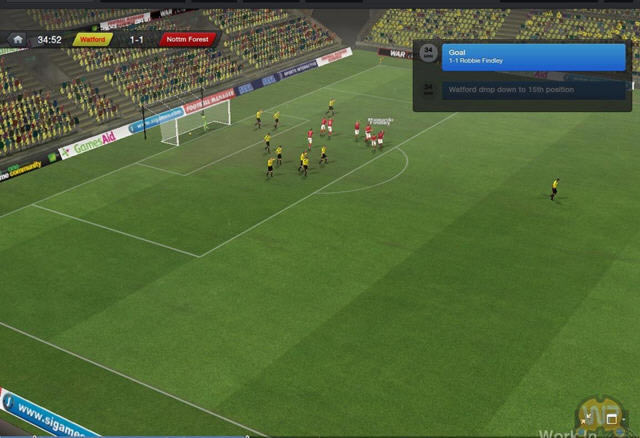Screen dimensions: 640x438
Task: Click the shrink arrows icon
Action: [x=586, y=420]
